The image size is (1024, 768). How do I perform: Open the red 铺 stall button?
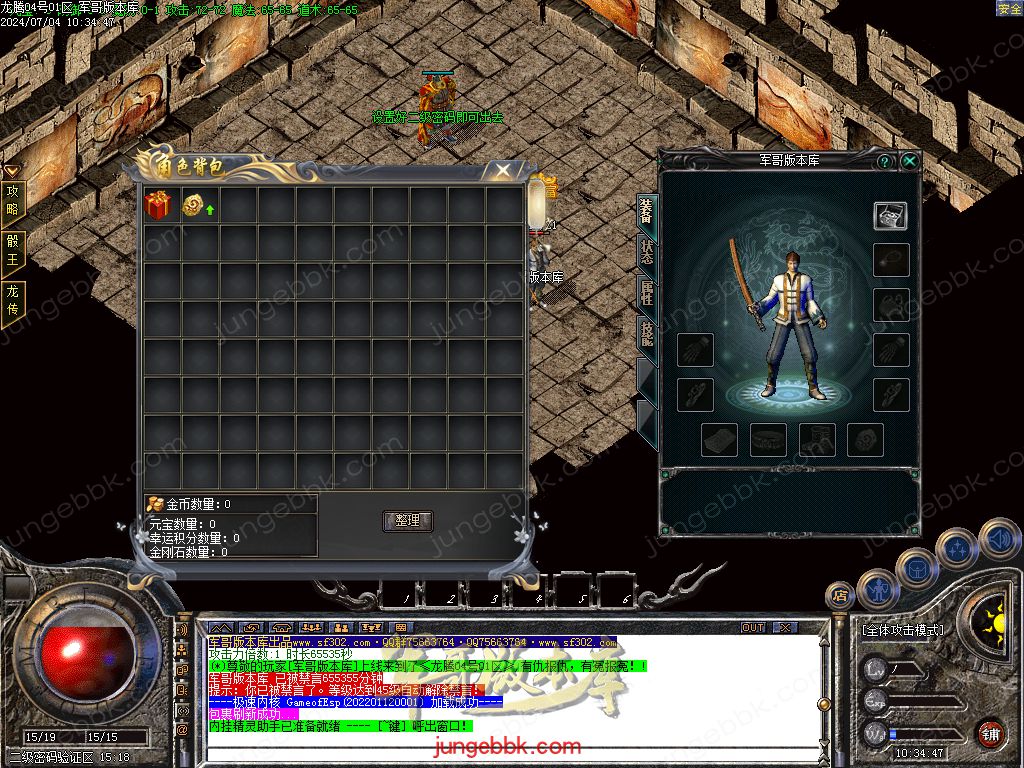pos(991,733)
